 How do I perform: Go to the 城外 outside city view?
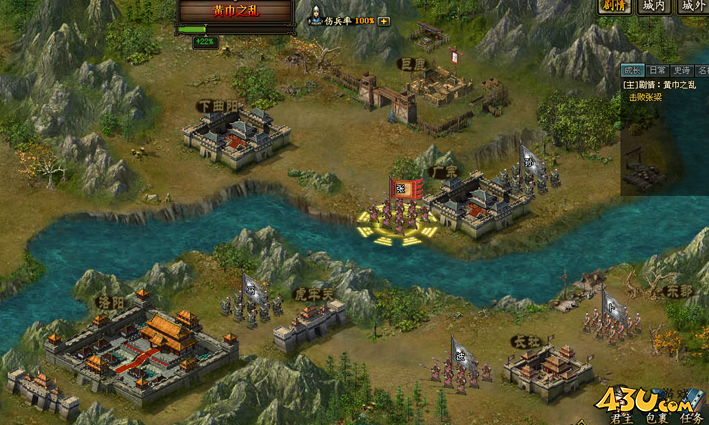(x=692, y=6)
